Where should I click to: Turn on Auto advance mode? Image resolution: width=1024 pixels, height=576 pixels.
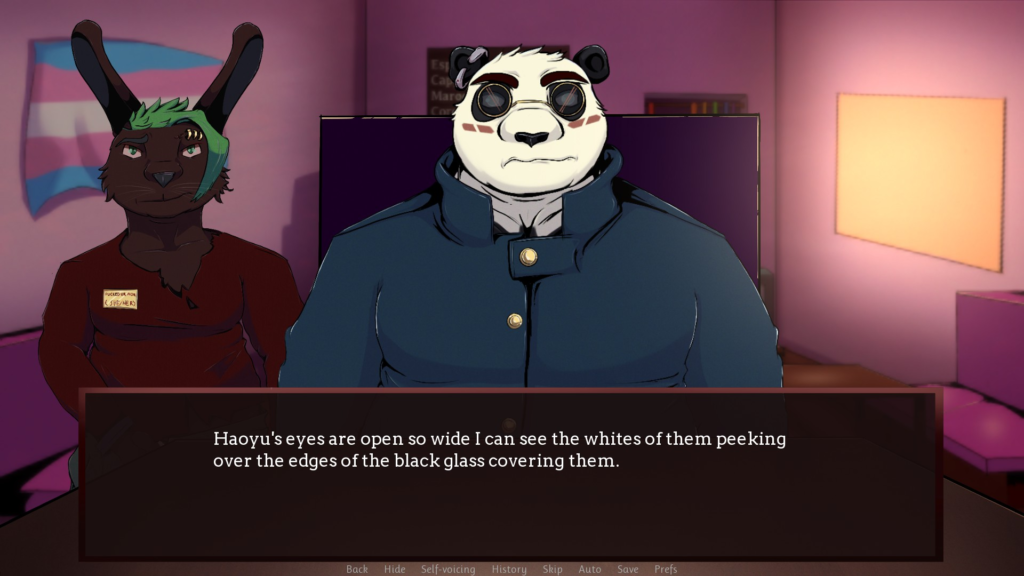tap(590, 569)
